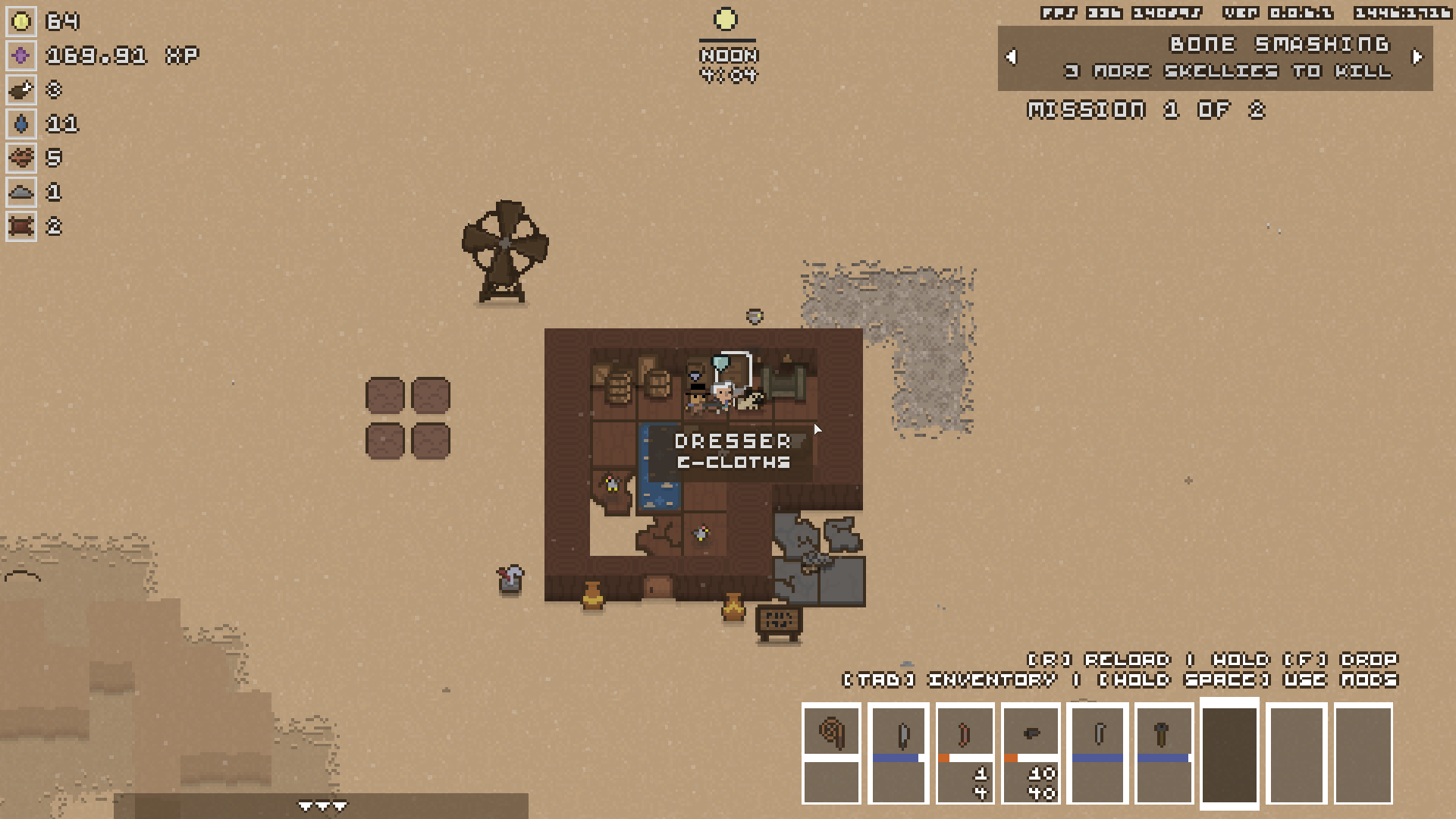Click the stretched leather hide icon
This screenshot has width=1456, height=819.
[21, 226]
